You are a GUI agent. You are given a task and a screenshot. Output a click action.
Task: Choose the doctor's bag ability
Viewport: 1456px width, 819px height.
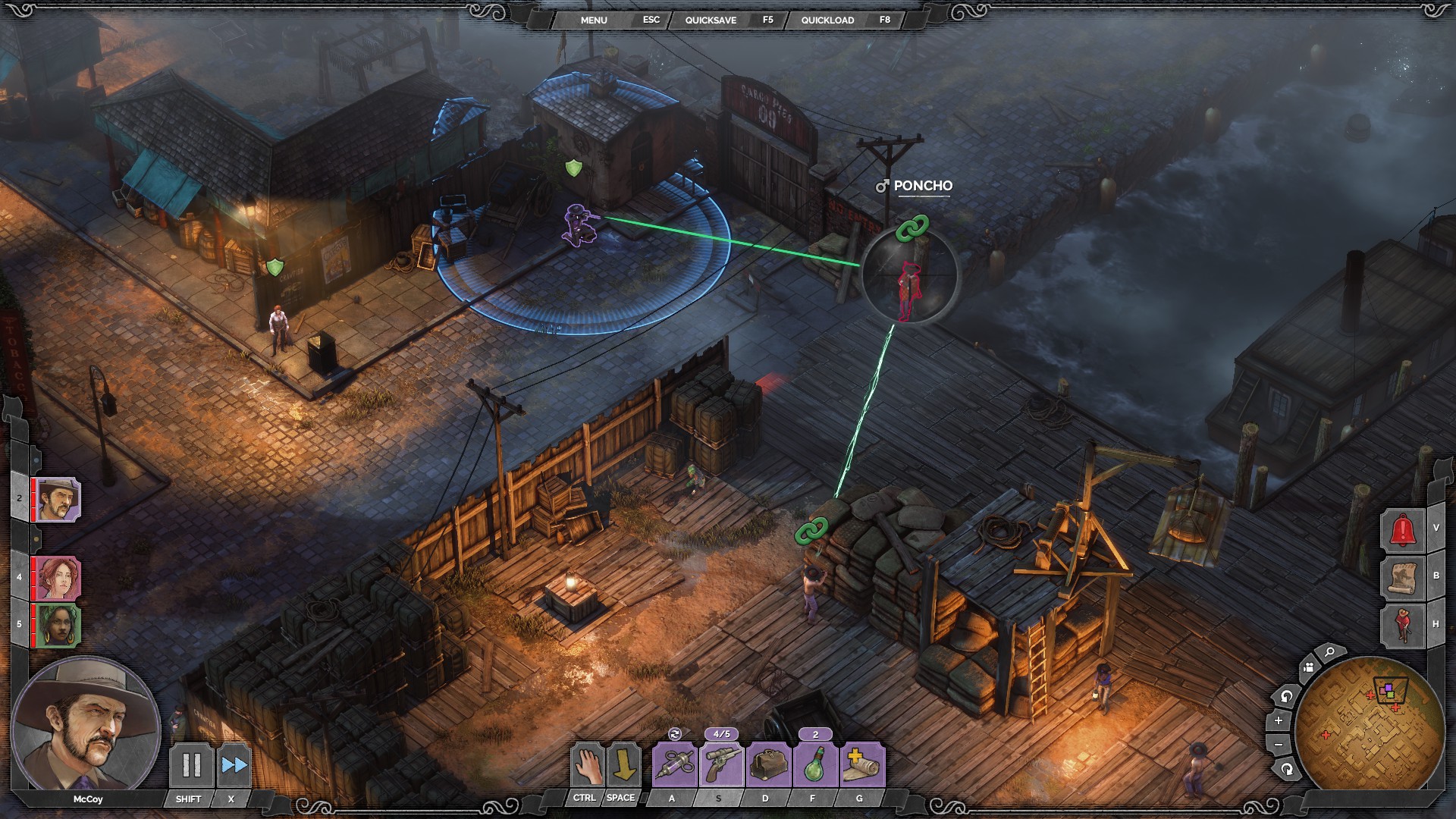tap(768, 765)
